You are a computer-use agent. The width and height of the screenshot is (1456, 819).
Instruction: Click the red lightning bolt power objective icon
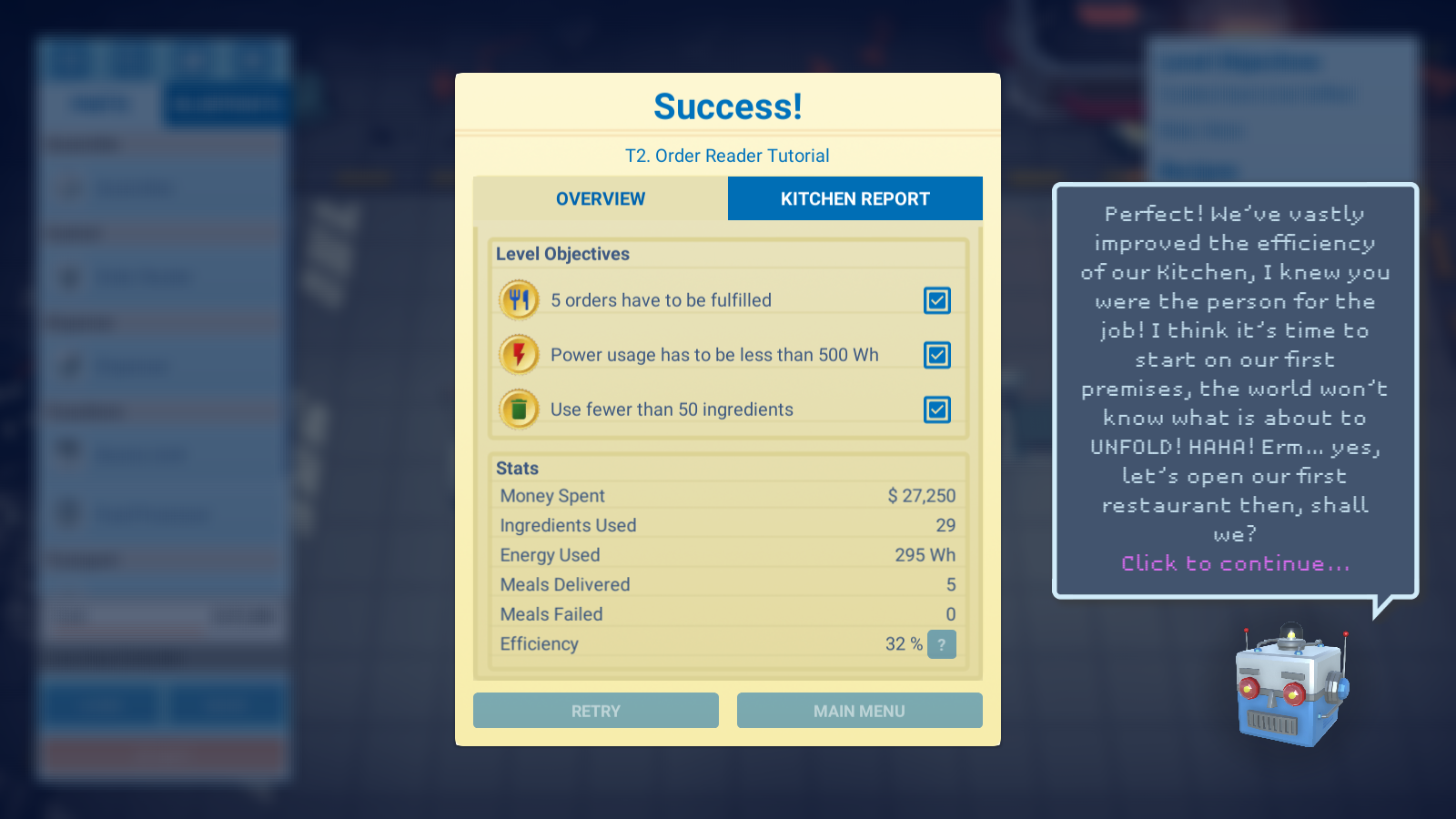point(518,354)
